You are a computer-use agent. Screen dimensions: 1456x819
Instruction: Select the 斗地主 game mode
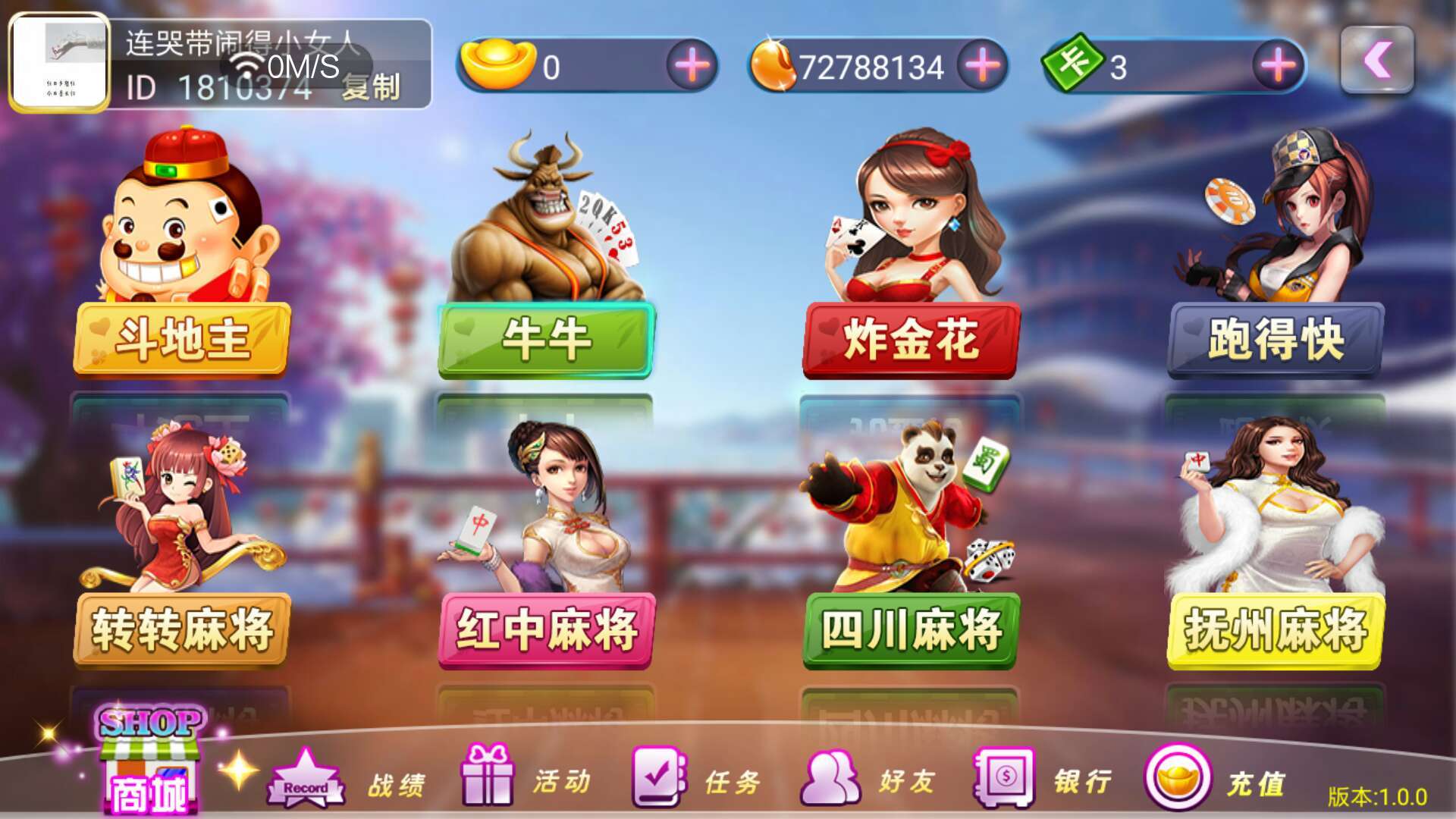point(182,340)
